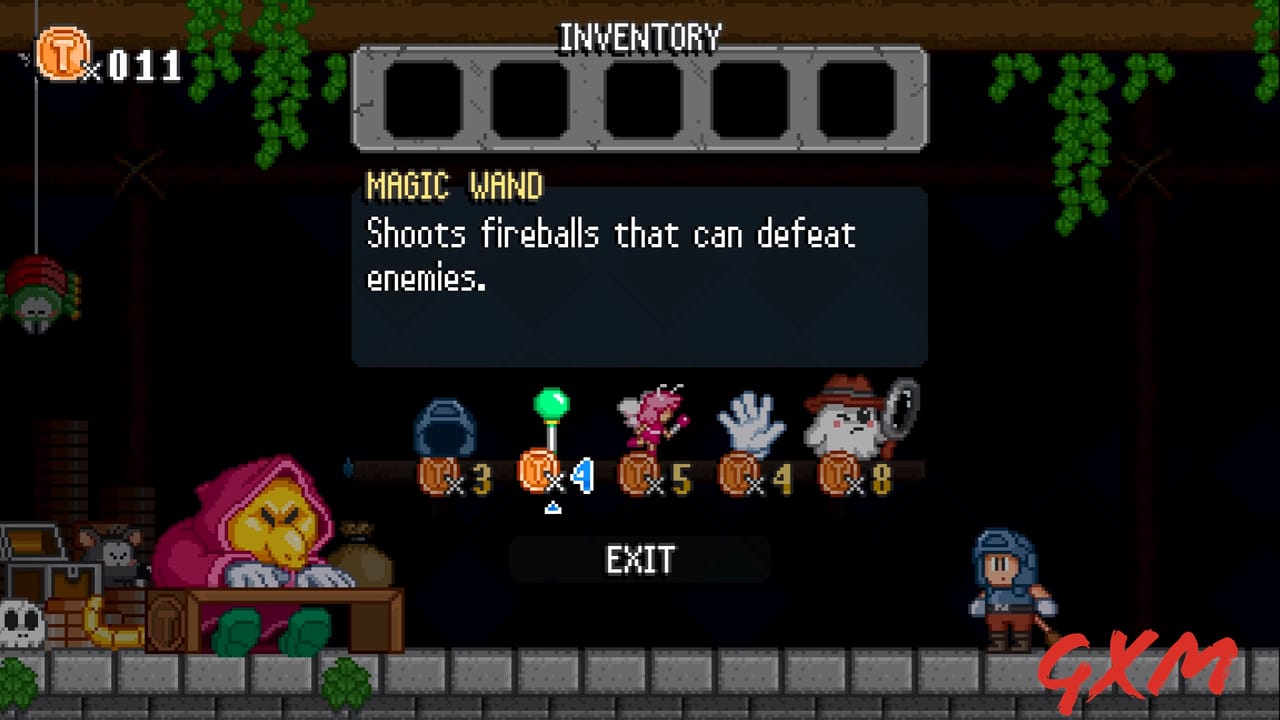Click the item description text box
The image size is (1280, 720).
click(x=639, y=270)
